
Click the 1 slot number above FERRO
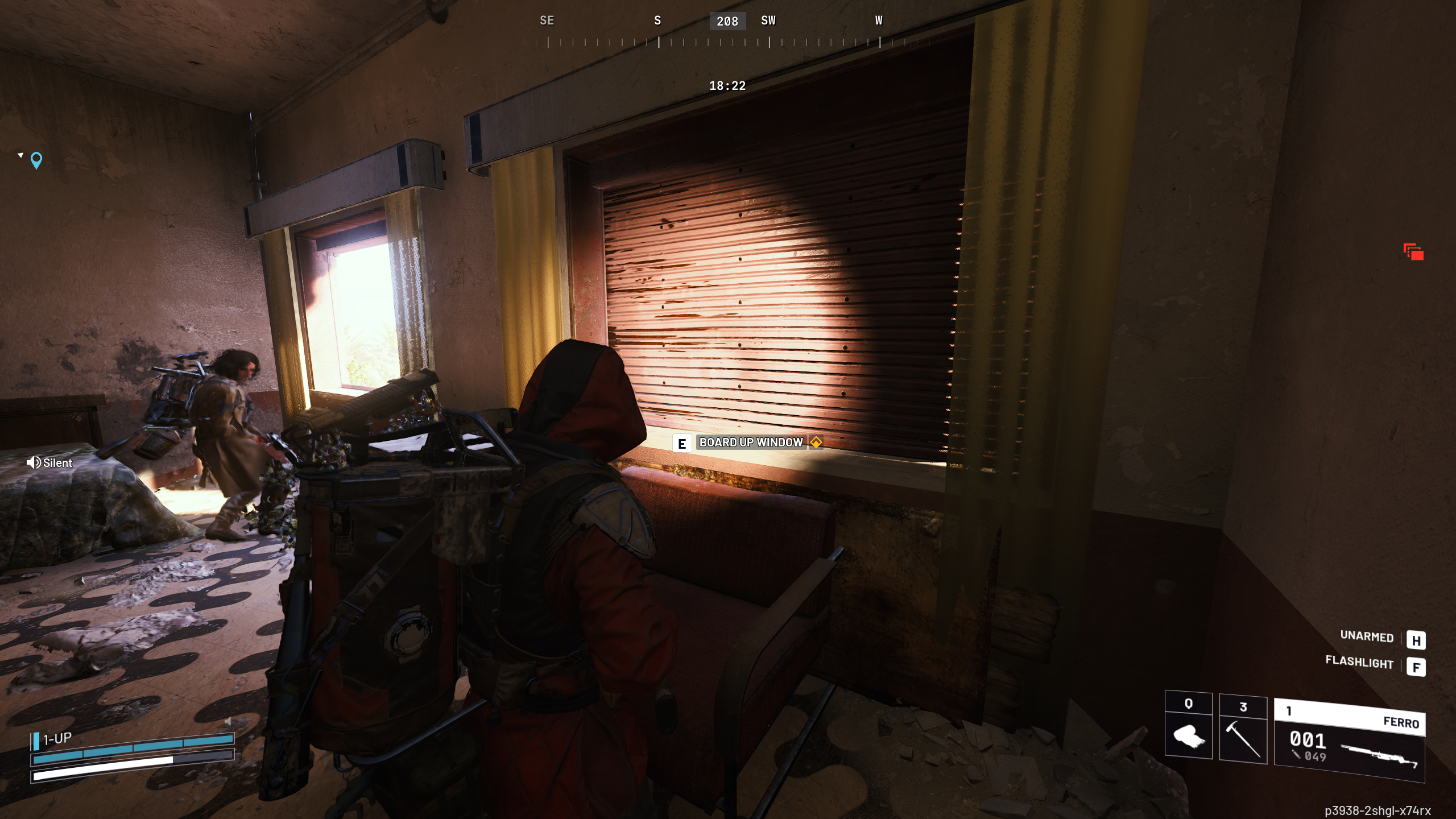(x=1288, y=710)
